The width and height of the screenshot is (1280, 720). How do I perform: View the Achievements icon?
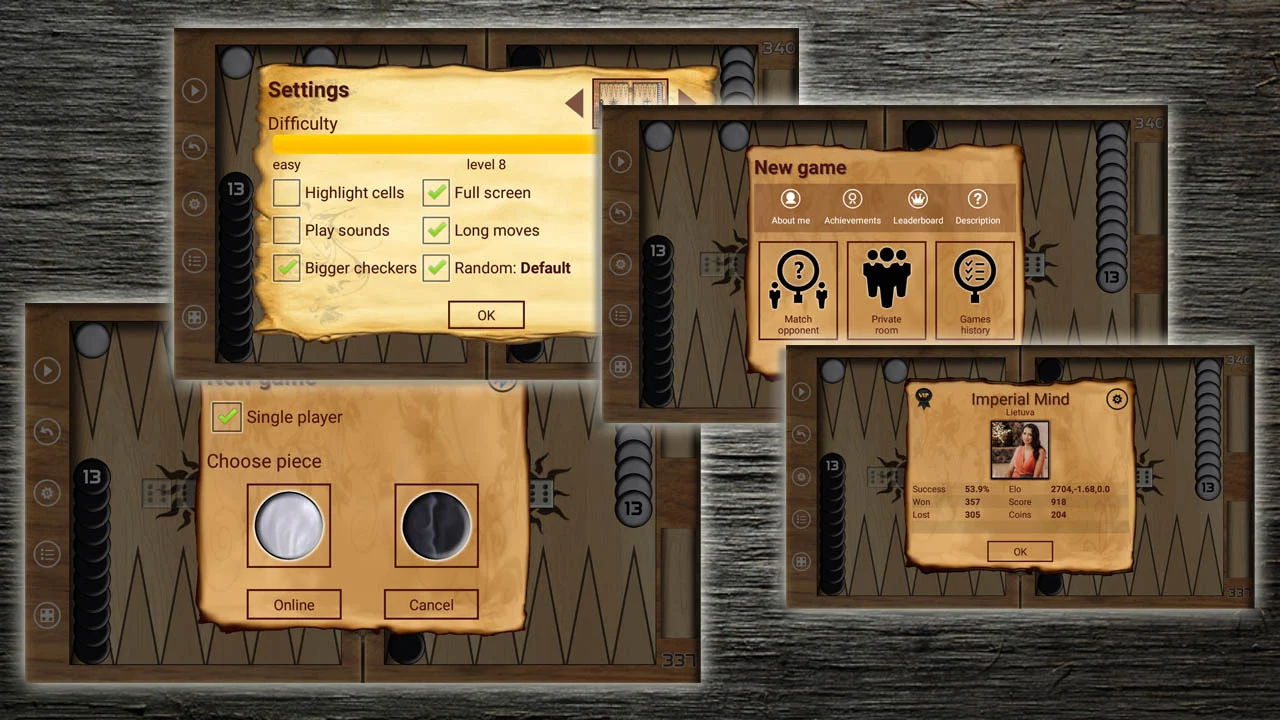(x=852, y=205)
